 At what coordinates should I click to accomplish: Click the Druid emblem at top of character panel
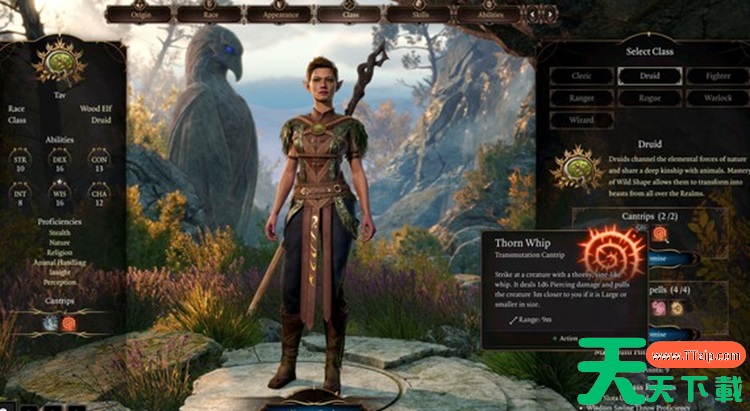coord(59,61)
